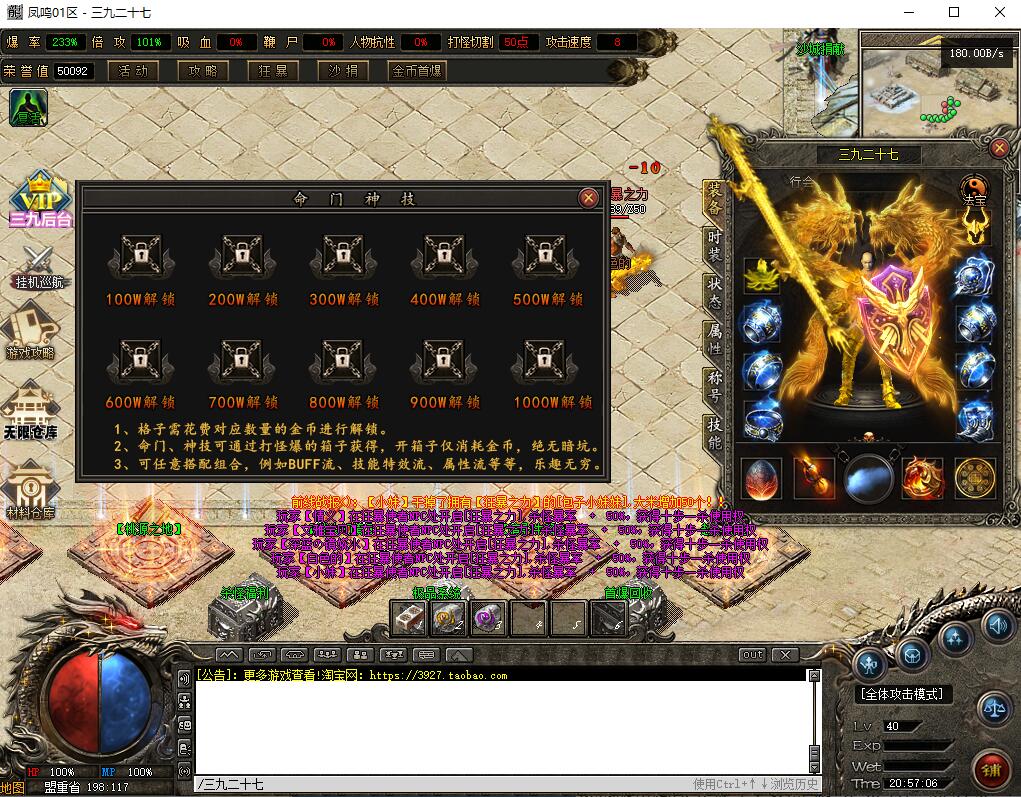Open the 金币首爆 button
This screenshot has width=1021, height=797.
tap(418, 71)
